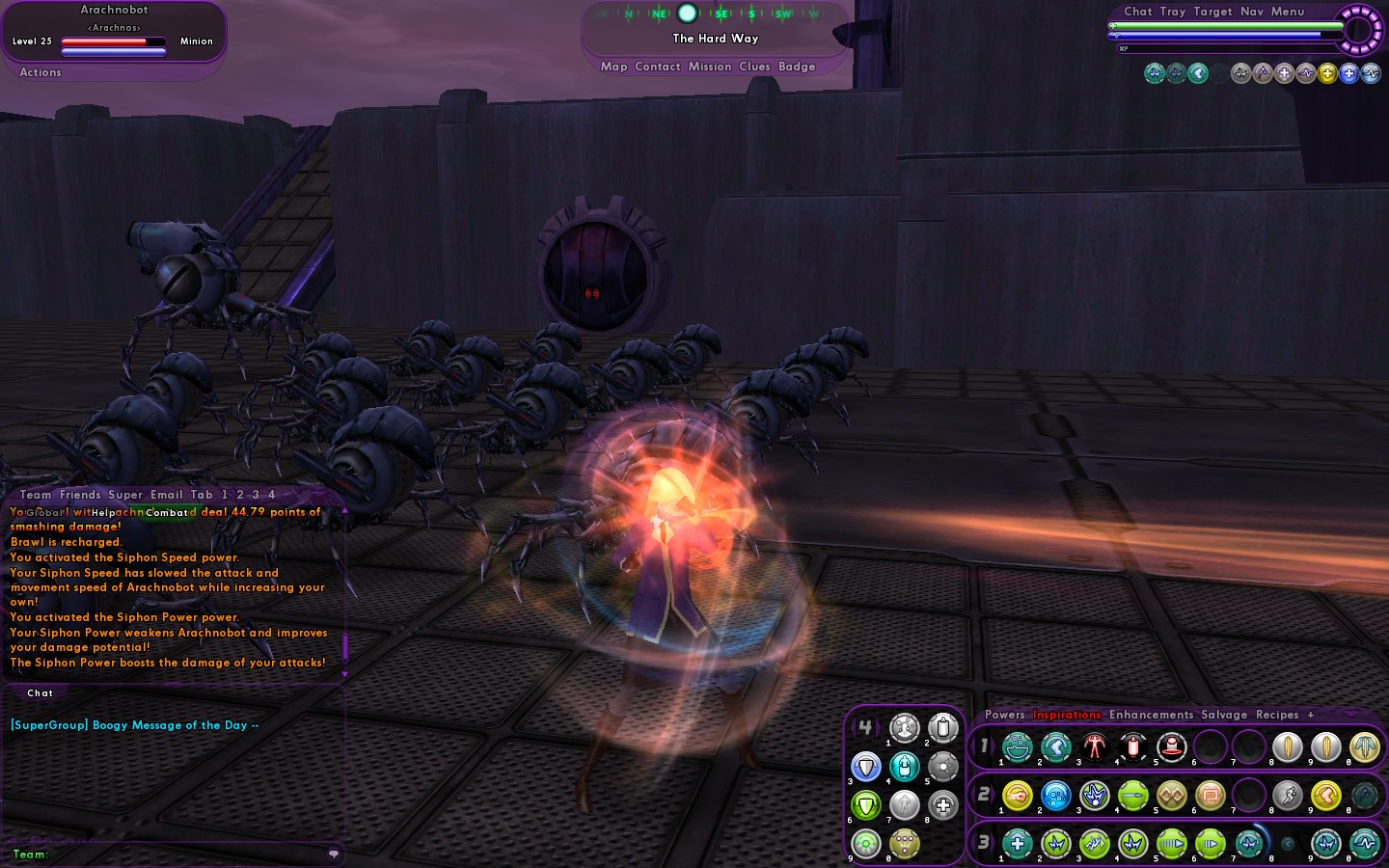
Task: Open the Email tab
Action: coord(166,495)
